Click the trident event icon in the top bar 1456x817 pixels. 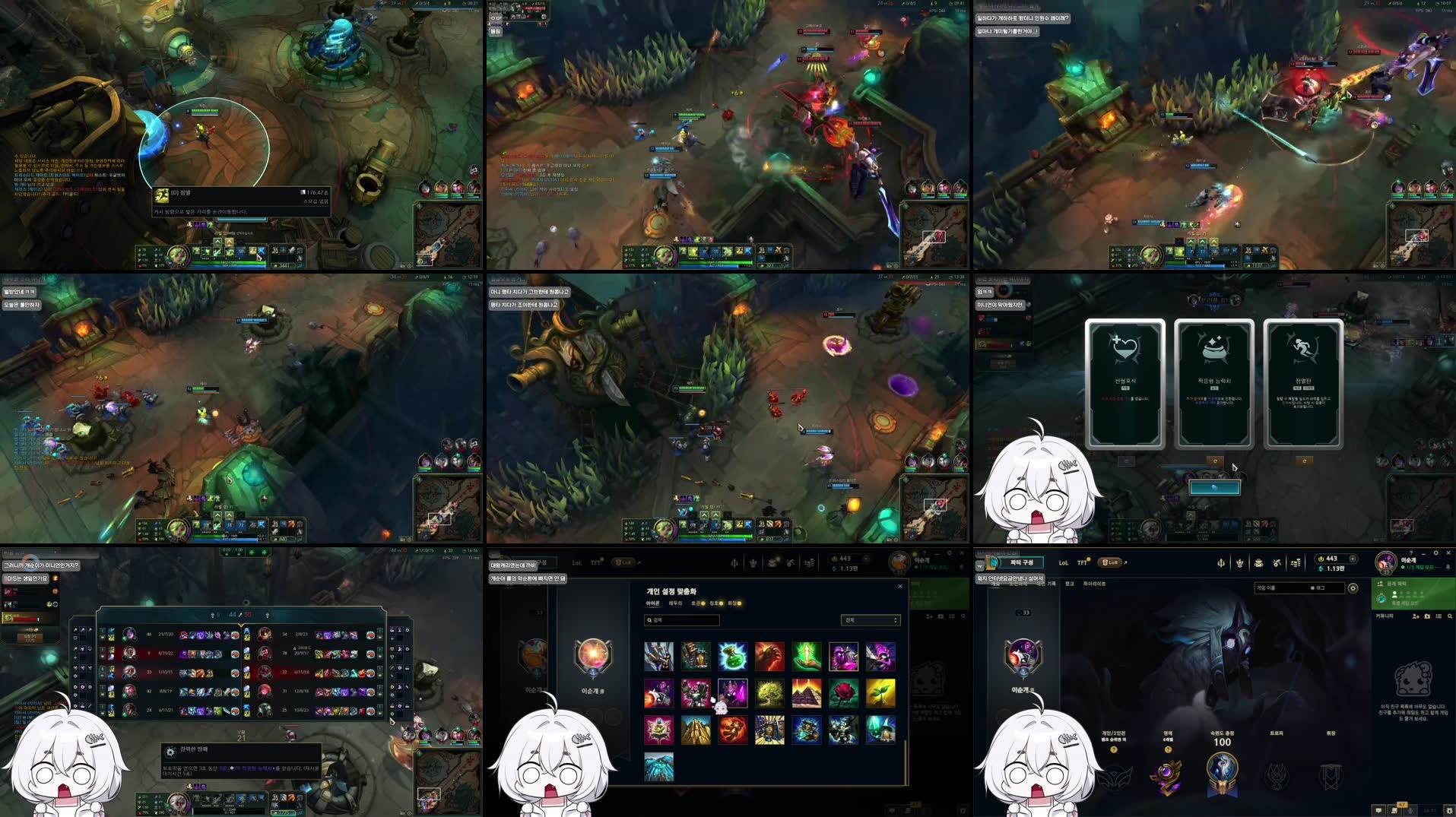[x=1221, y=562]
